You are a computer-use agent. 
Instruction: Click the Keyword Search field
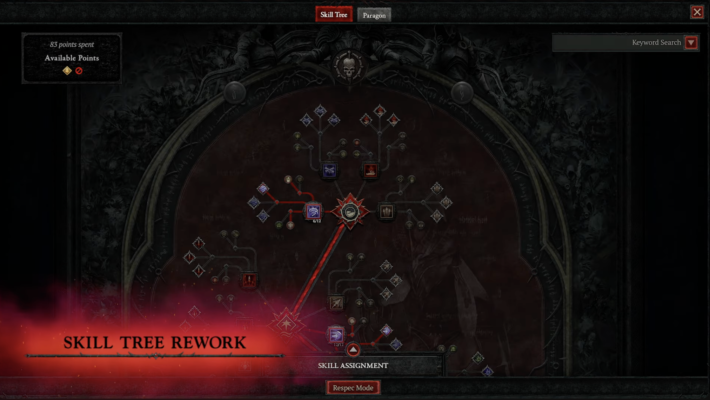[617, 43]
